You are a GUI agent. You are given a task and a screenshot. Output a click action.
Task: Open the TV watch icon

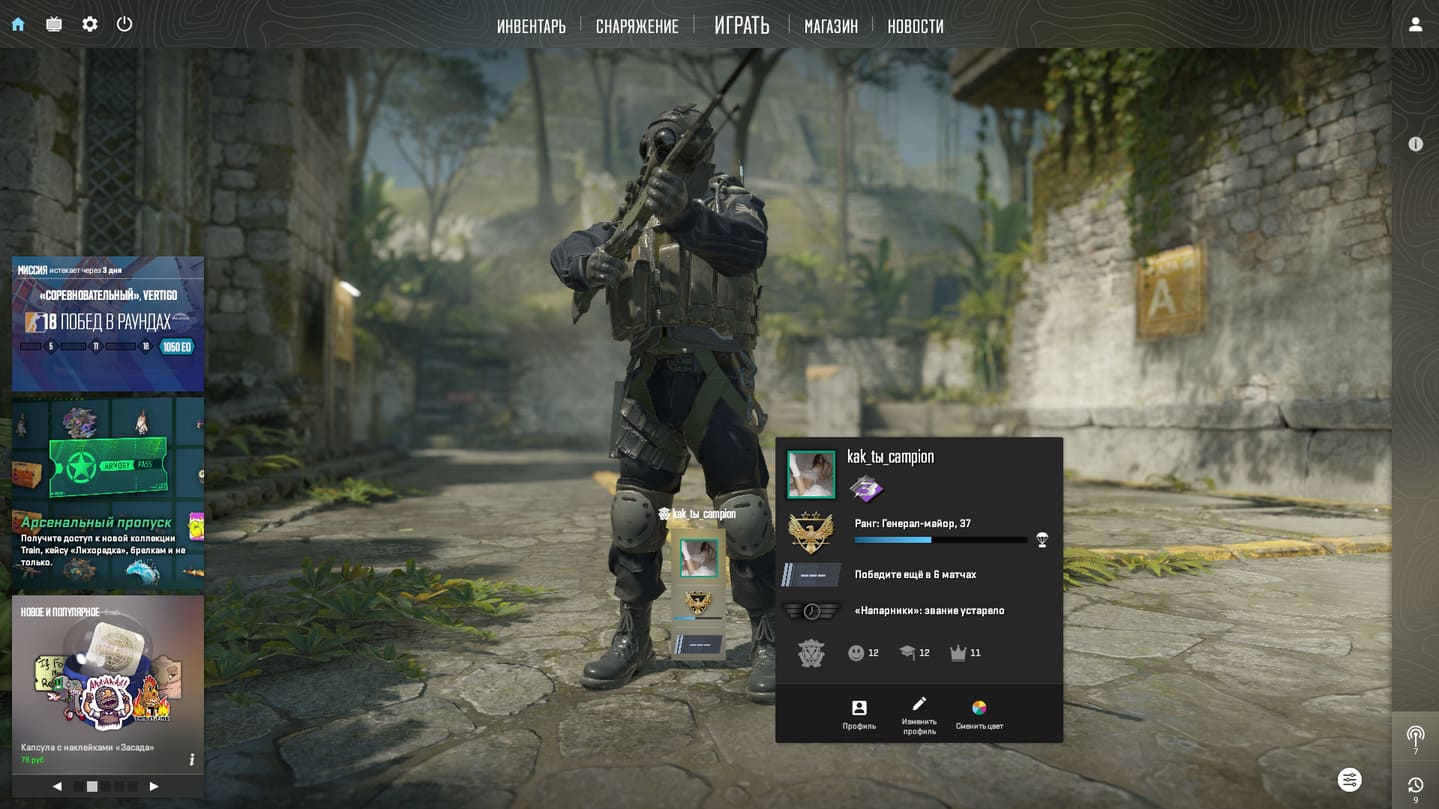pyautogui.click(x=54, y=24)
